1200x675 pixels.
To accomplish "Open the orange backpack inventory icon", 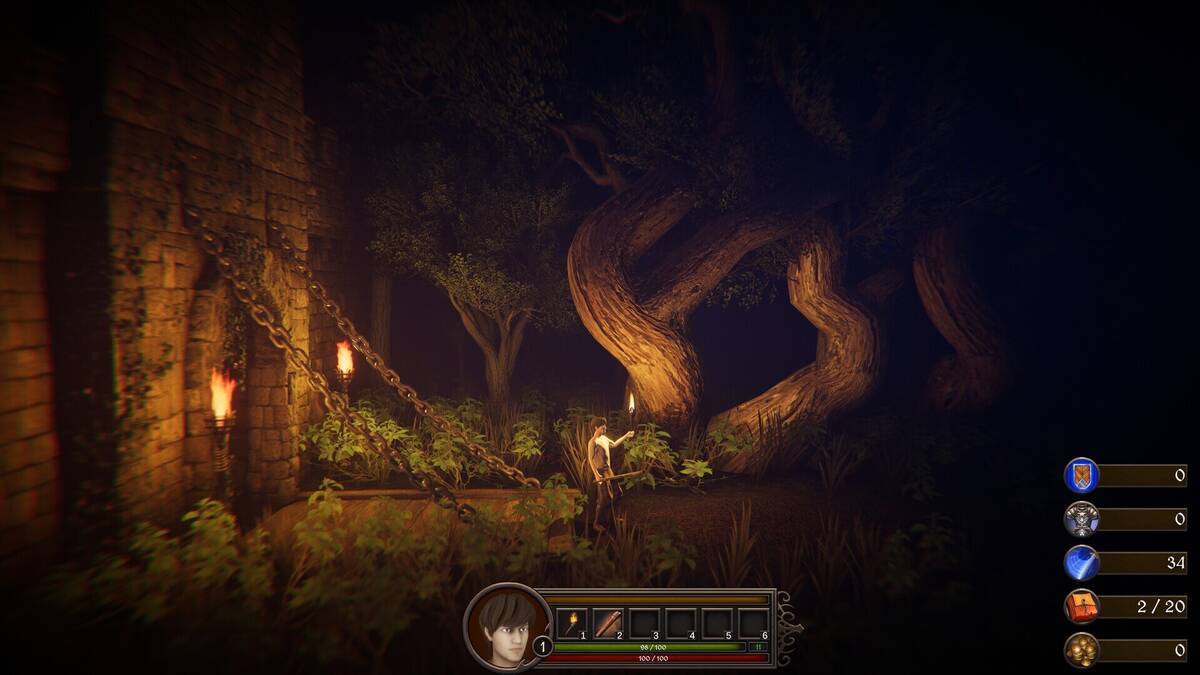I will tap(1081, 606).
